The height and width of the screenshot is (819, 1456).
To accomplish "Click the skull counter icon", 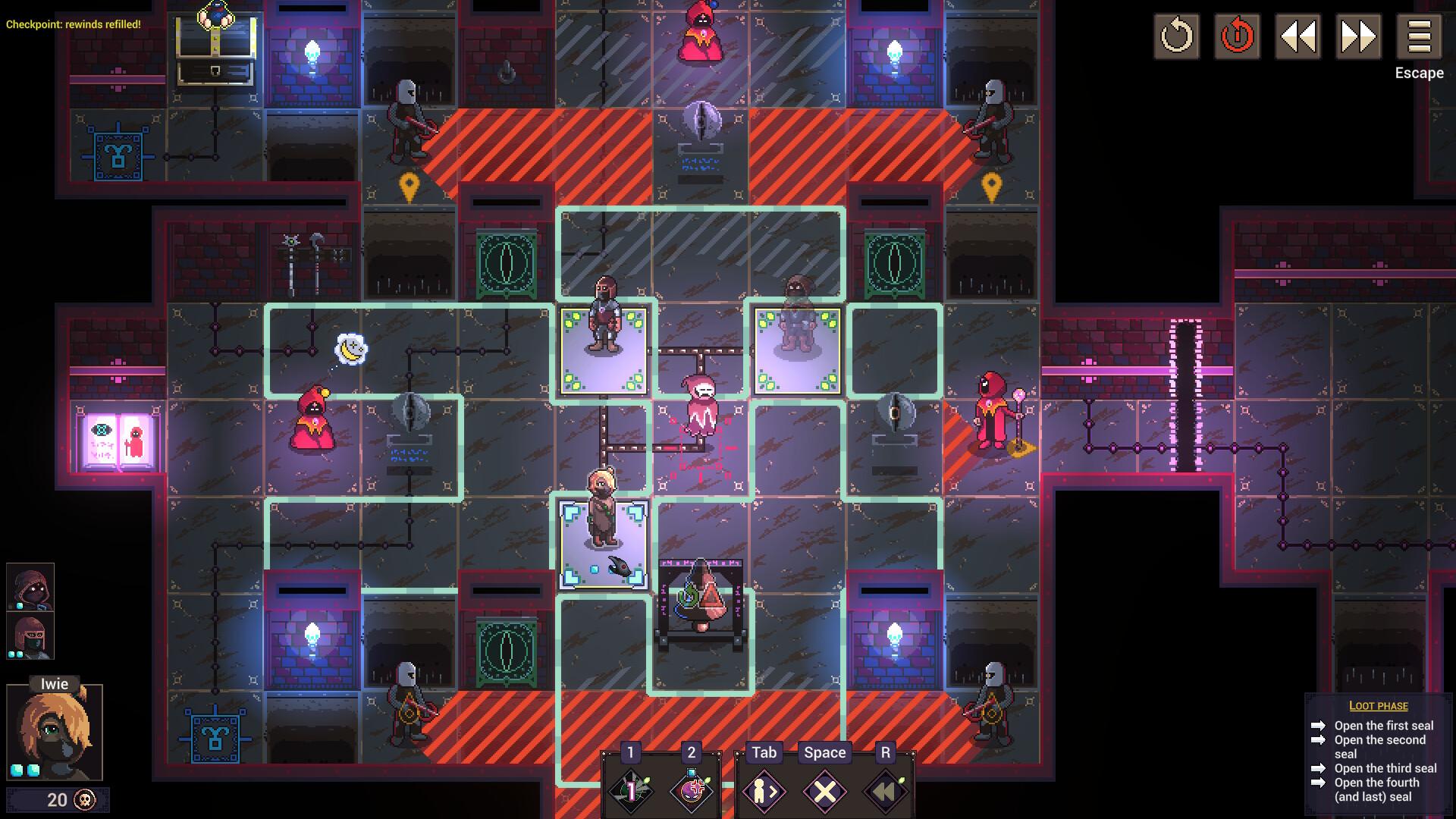I will (x=83, y=799).
